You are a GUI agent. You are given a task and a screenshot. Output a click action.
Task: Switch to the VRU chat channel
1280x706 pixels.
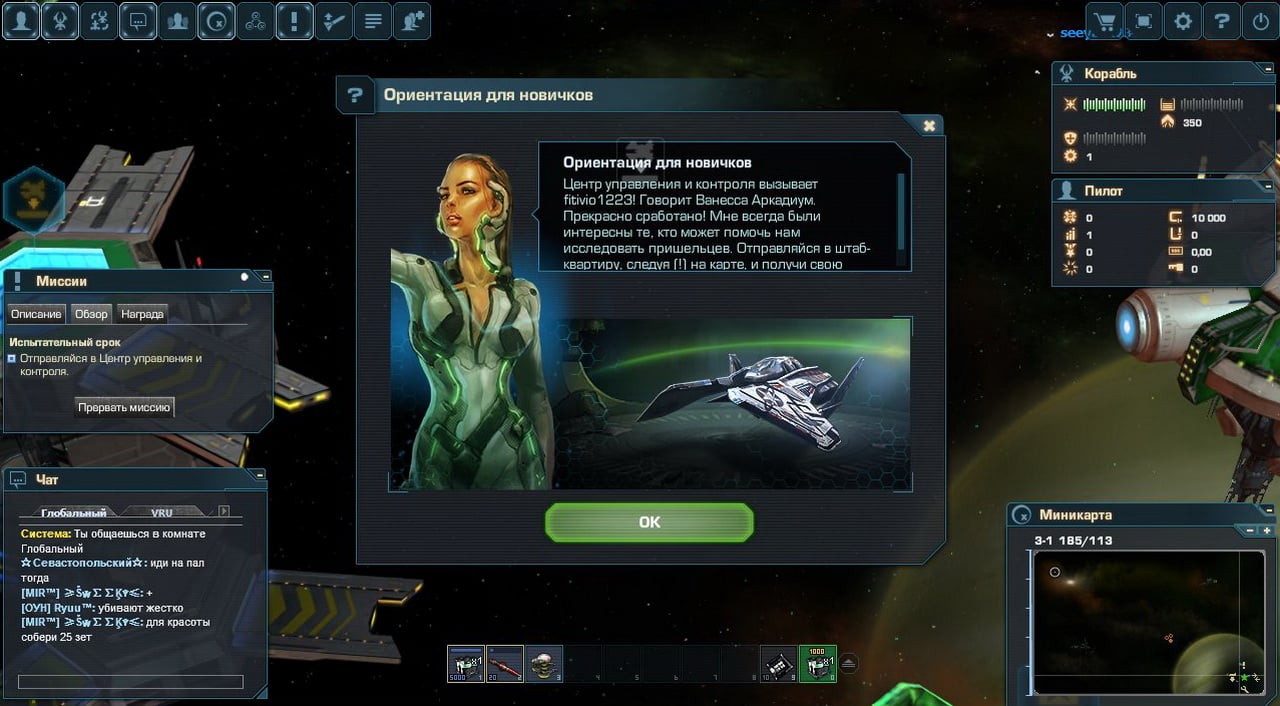pyautogui.click(x=162, y=513)
